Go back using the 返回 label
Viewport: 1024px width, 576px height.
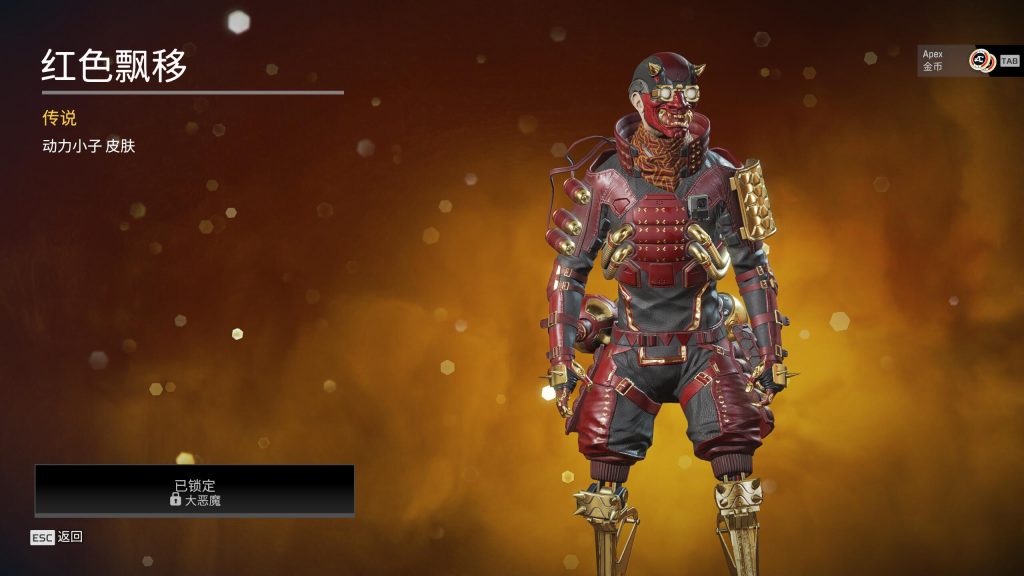[x=70, y=537]
